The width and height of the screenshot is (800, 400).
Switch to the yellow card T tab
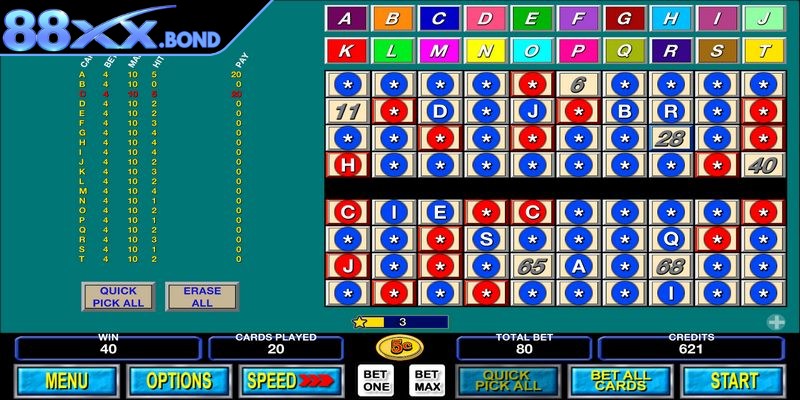pyautogui.click(x=763, y=50)
